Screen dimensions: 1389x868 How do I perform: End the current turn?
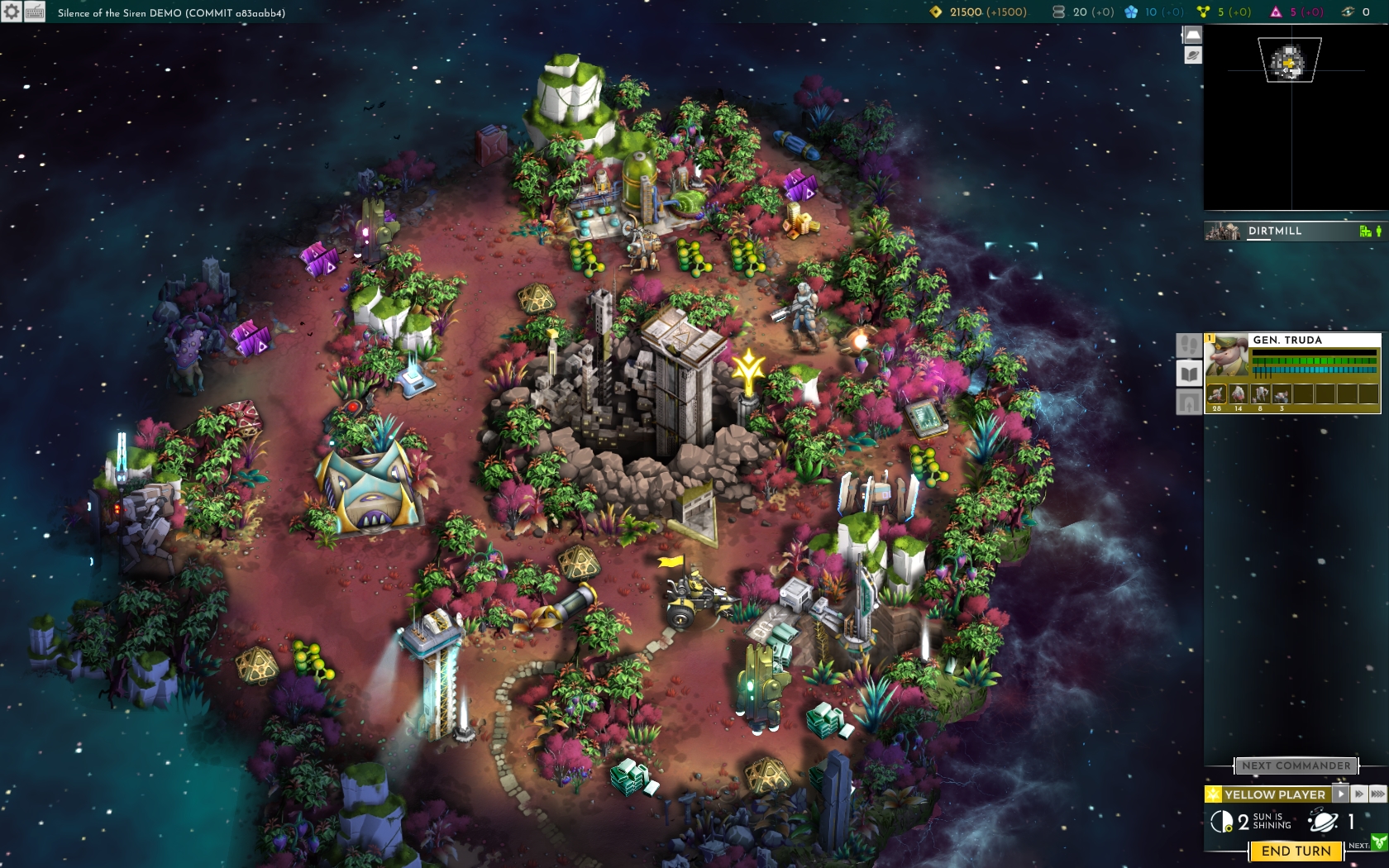point(1296,851)
